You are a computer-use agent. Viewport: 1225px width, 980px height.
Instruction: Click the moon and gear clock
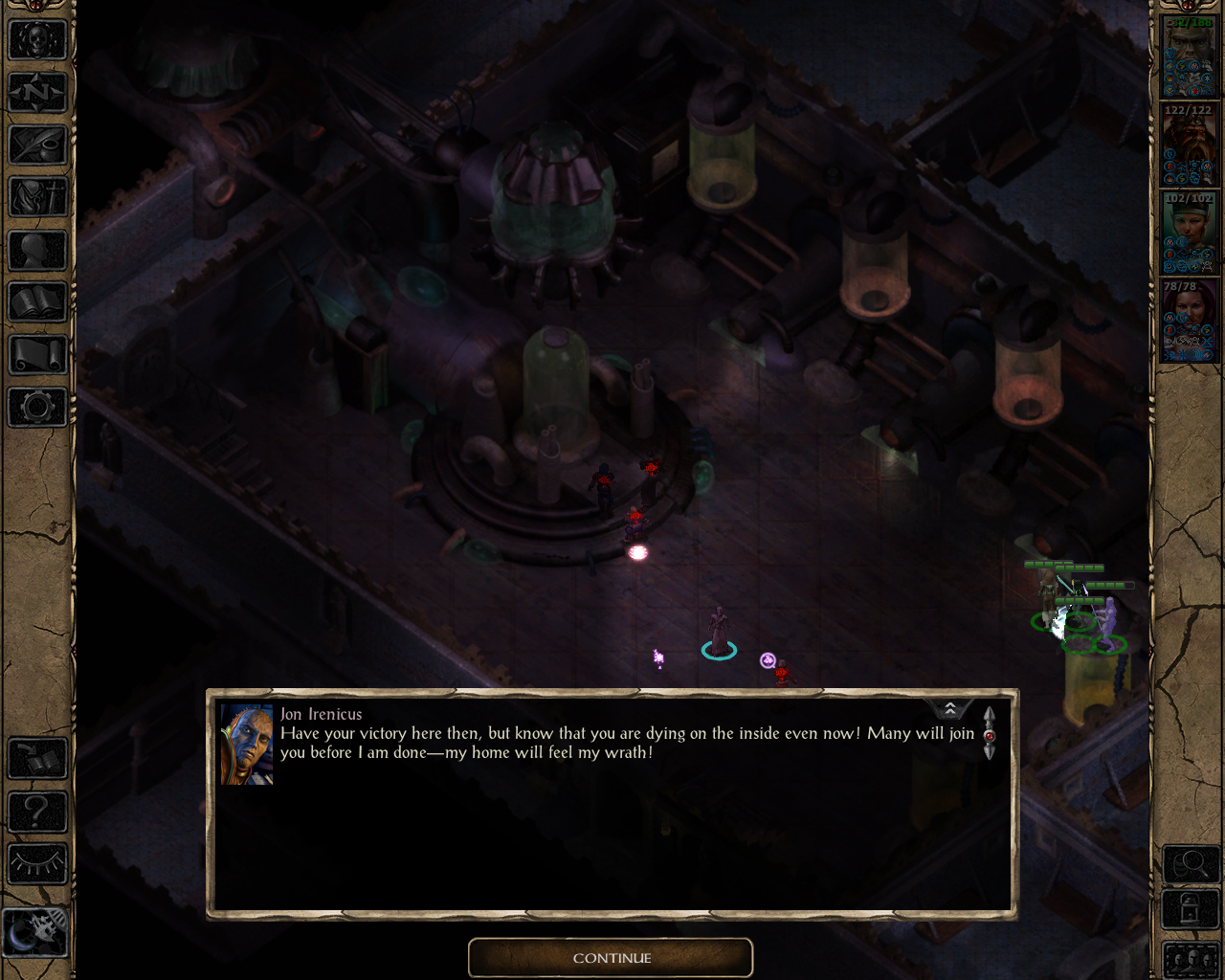click(x=36, y=931)
